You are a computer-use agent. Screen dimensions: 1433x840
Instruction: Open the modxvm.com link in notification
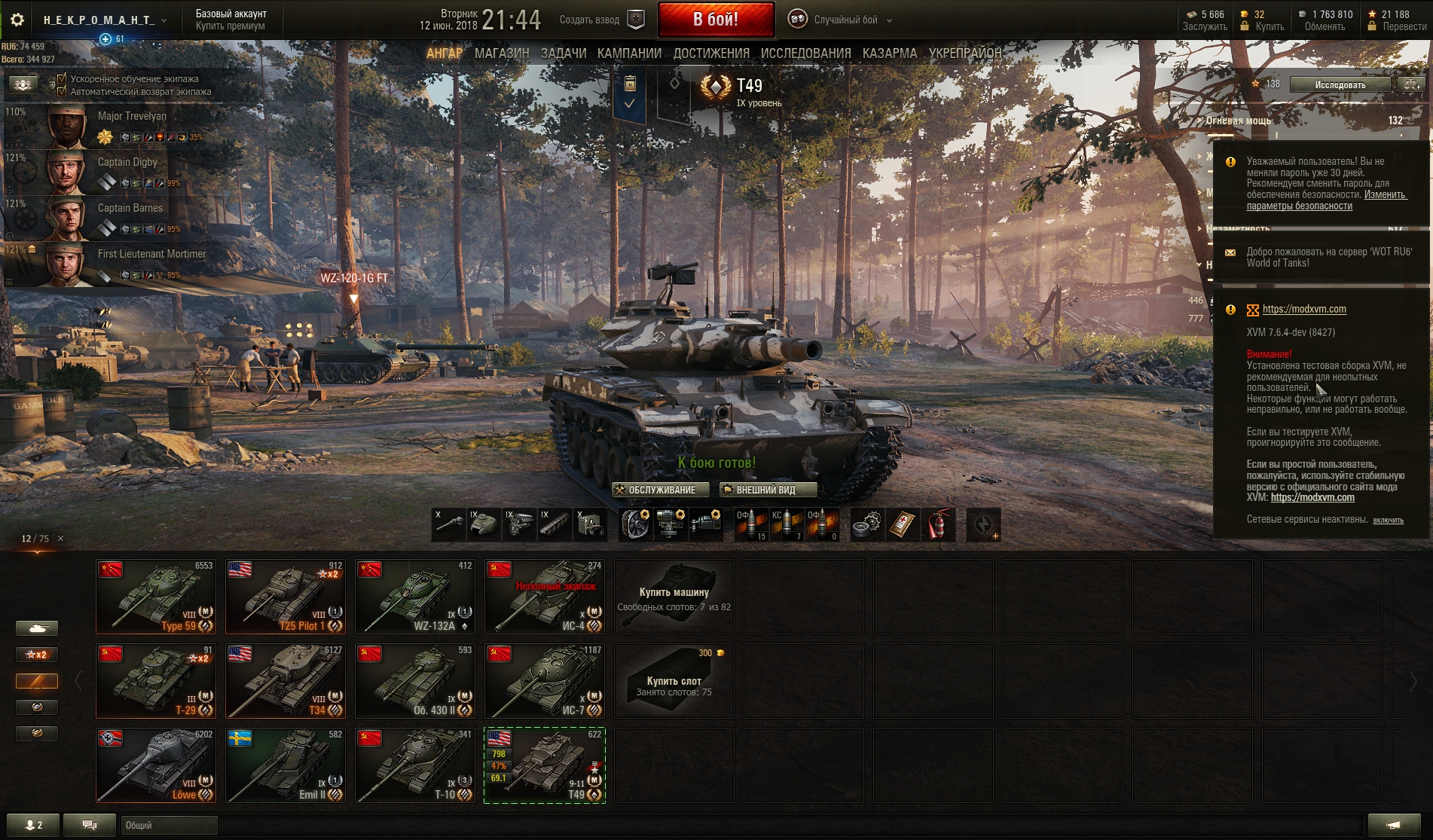[x=1303, y=309]
